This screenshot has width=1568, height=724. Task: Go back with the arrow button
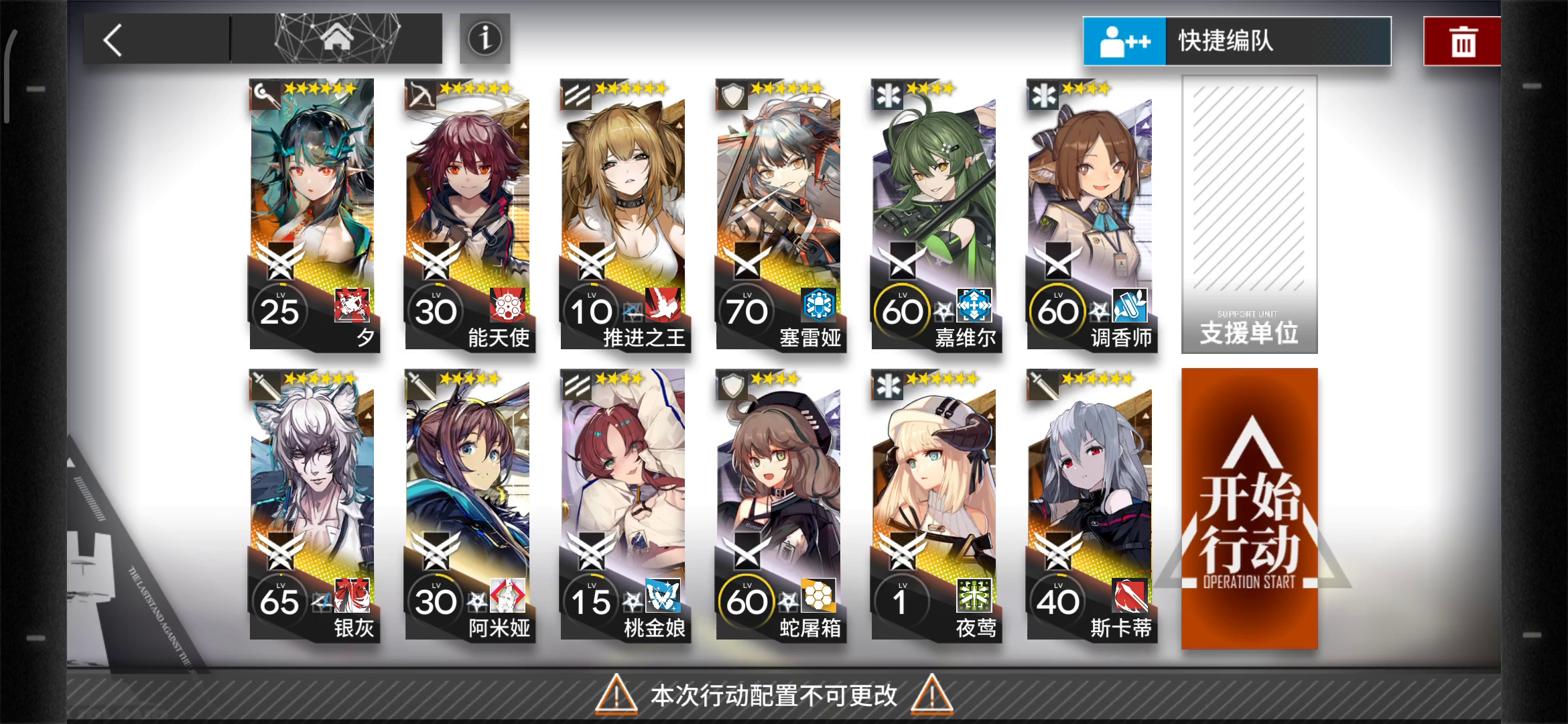coord(114,40)
